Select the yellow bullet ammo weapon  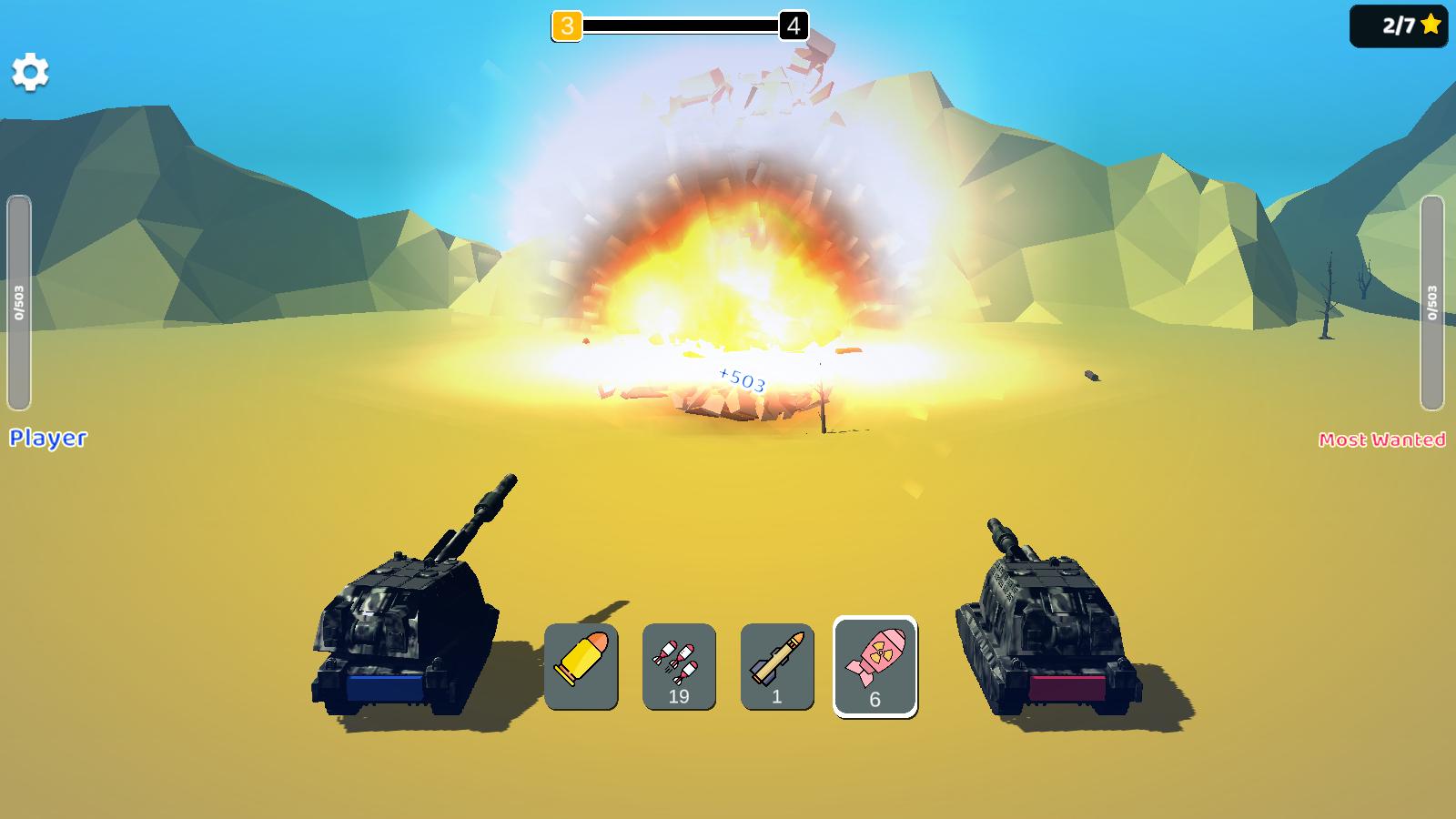582,666
